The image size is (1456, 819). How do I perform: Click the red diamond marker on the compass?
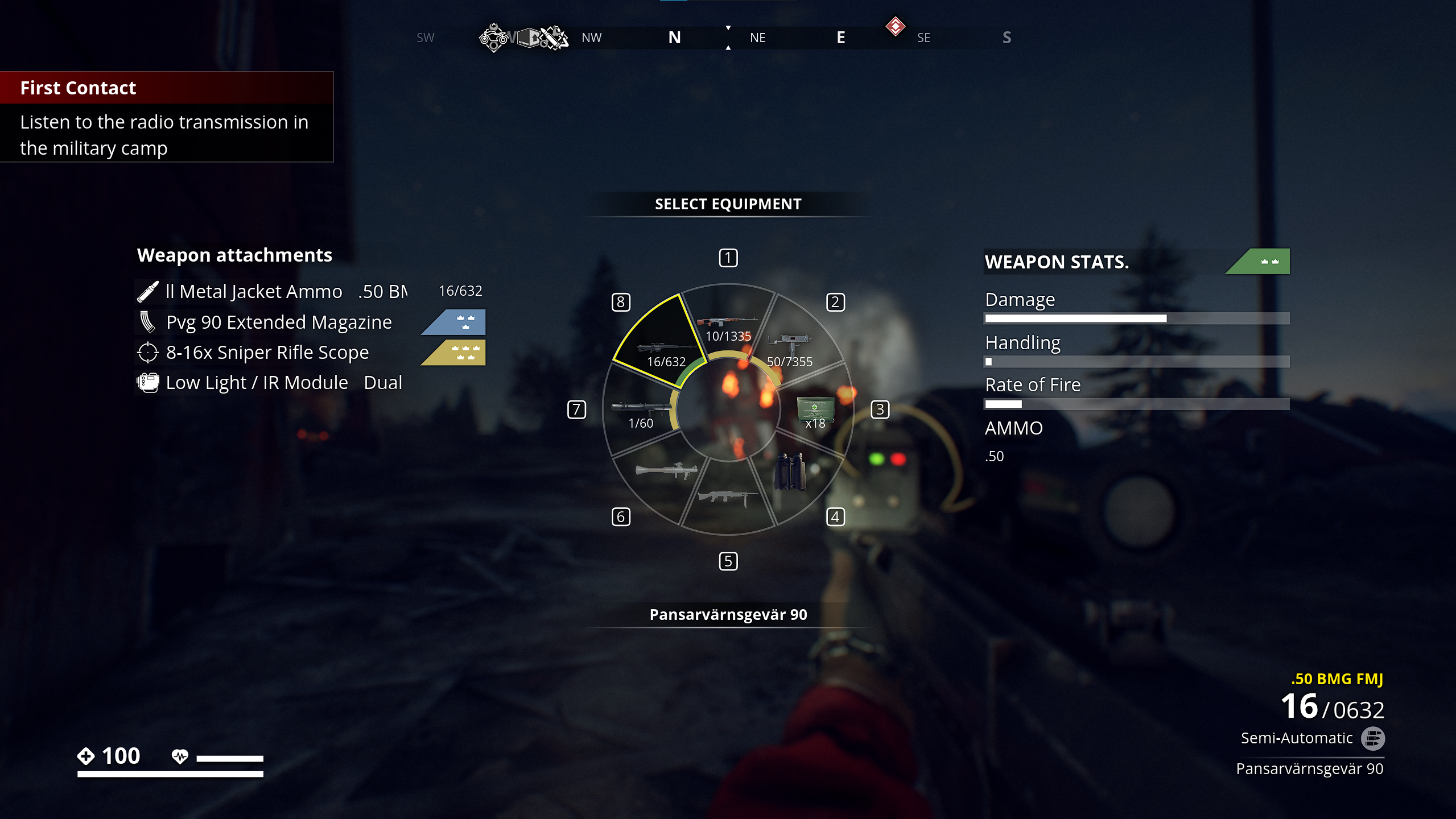[x=895, y=26]
